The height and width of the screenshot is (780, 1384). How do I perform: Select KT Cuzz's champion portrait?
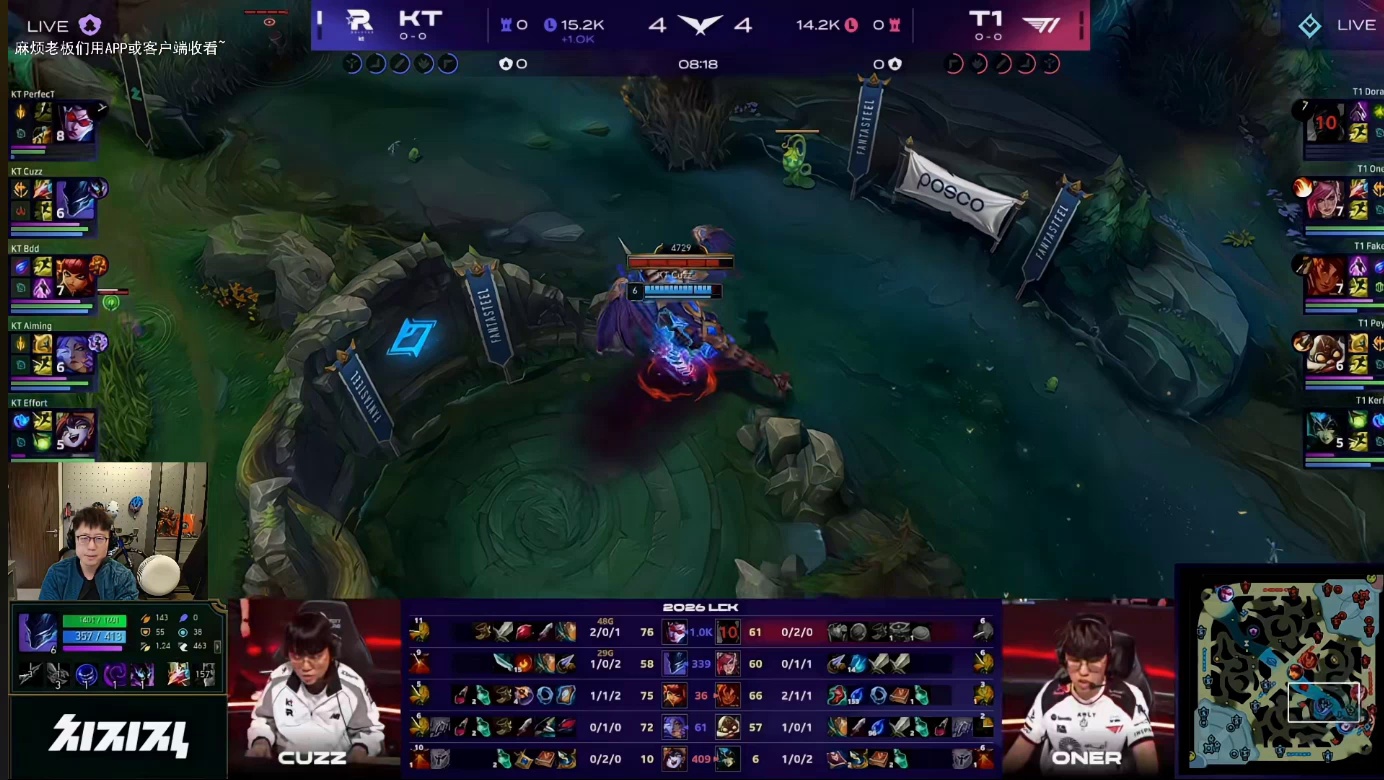pos(74,200)
